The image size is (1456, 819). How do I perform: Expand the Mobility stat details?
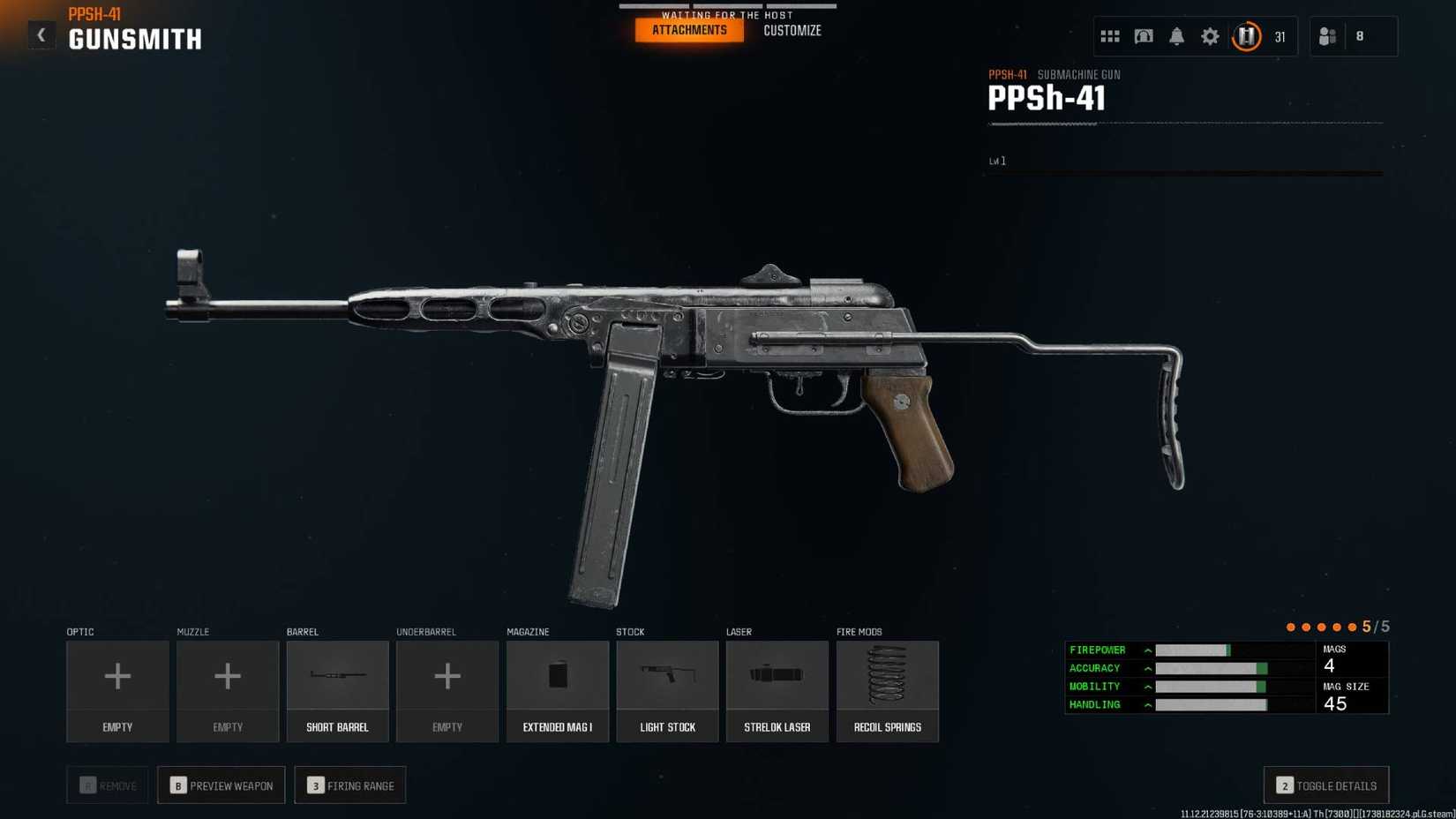click(x=1147, y=686)
